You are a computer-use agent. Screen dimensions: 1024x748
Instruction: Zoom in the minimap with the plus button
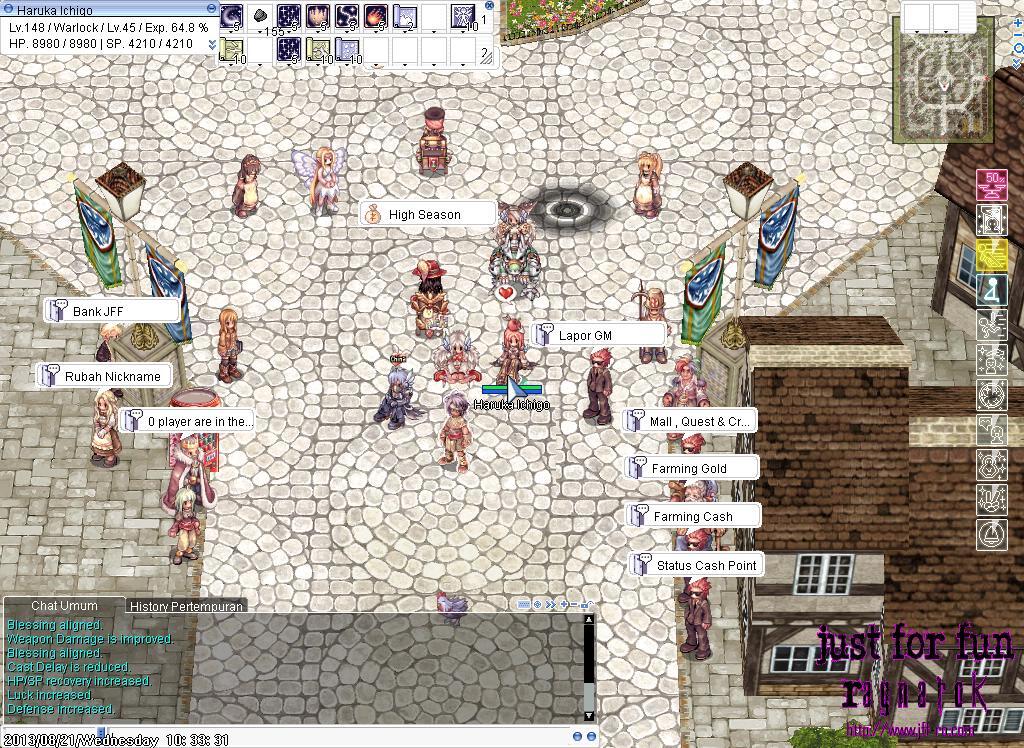(1017, 22)
